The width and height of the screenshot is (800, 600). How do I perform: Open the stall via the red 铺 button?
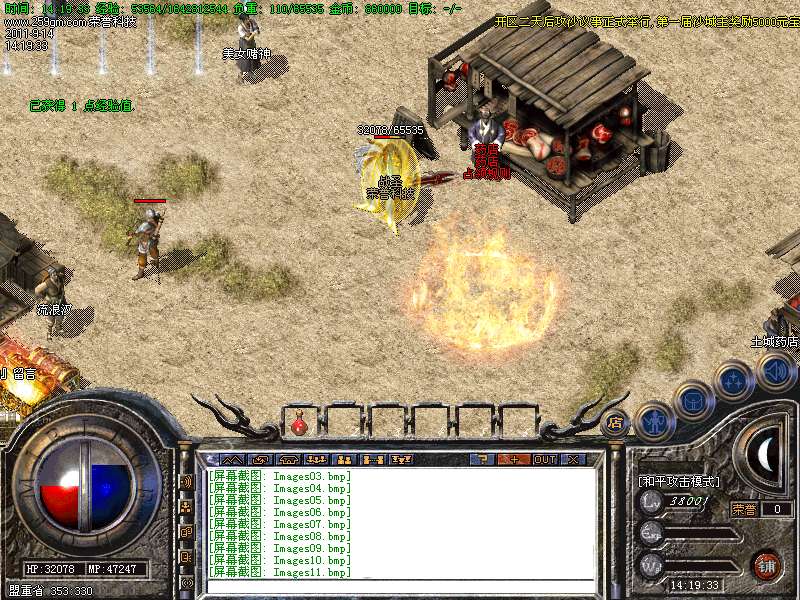[767, 563]
